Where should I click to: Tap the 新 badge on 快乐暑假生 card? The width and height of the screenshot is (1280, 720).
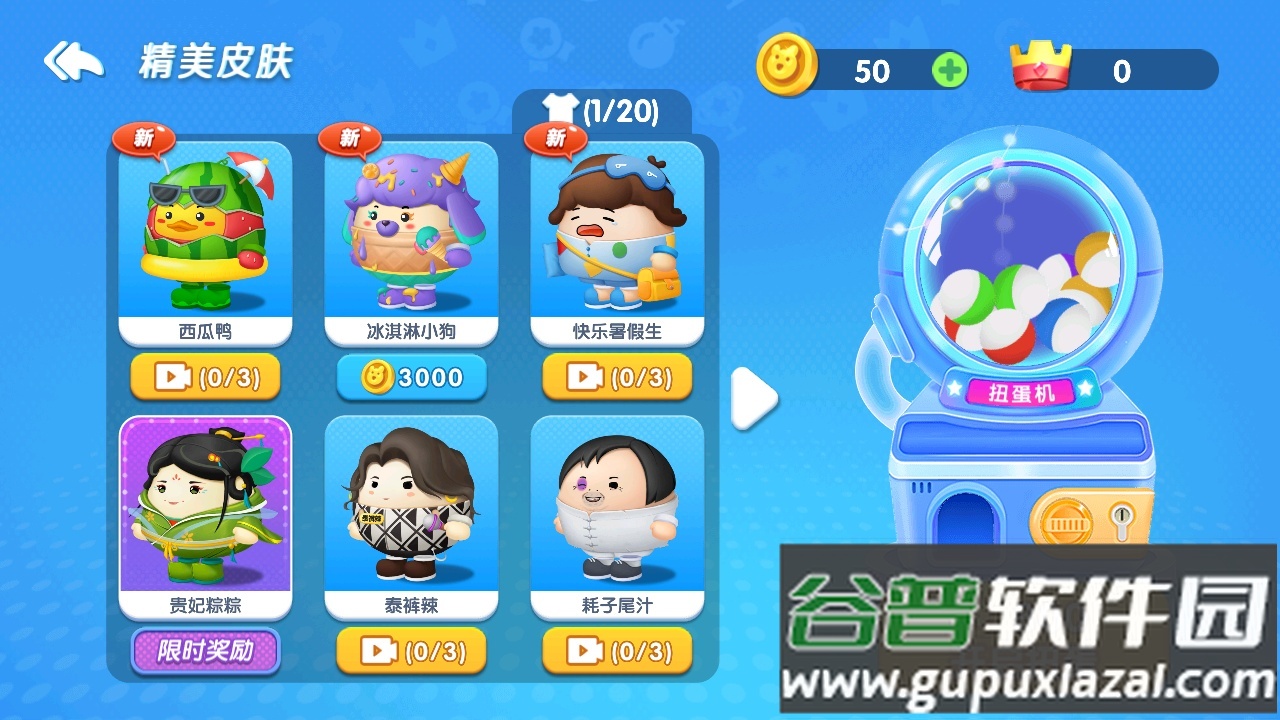[554, 140]
